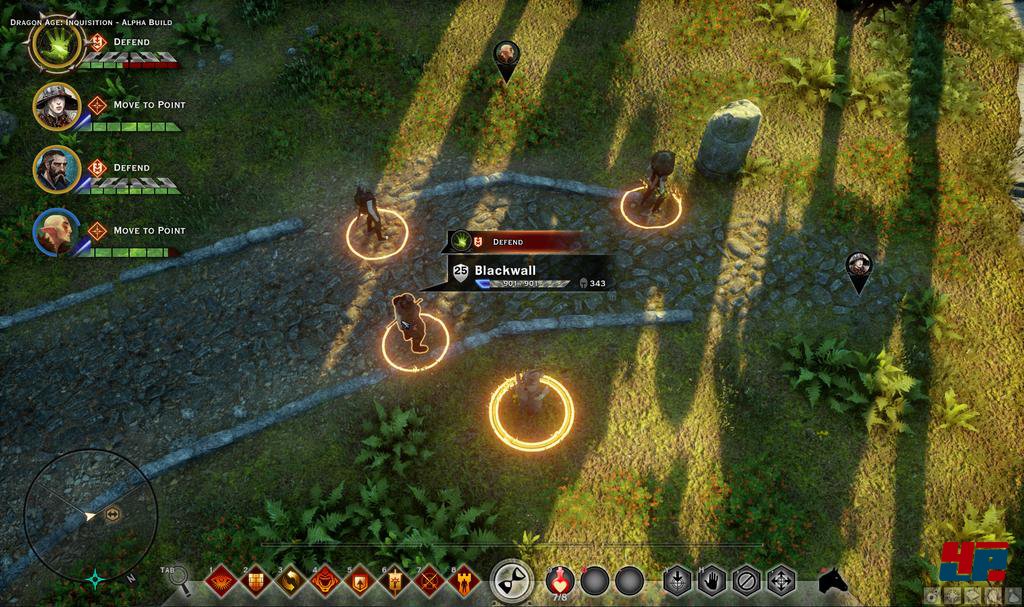Viewport: 1024px width, 607px height.
Task: Activate the banner ability in slot 6
Action: click(395, 581)
